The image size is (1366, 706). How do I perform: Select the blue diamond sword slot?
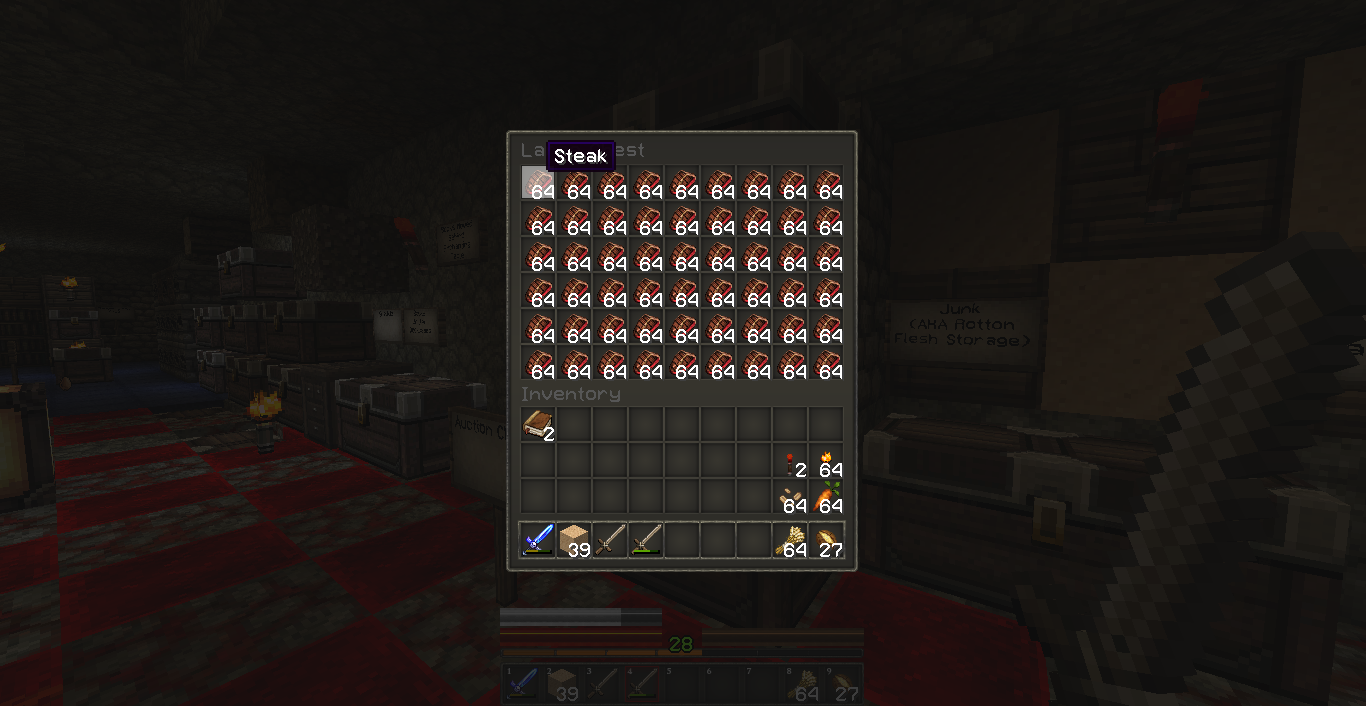coord(538,540)
